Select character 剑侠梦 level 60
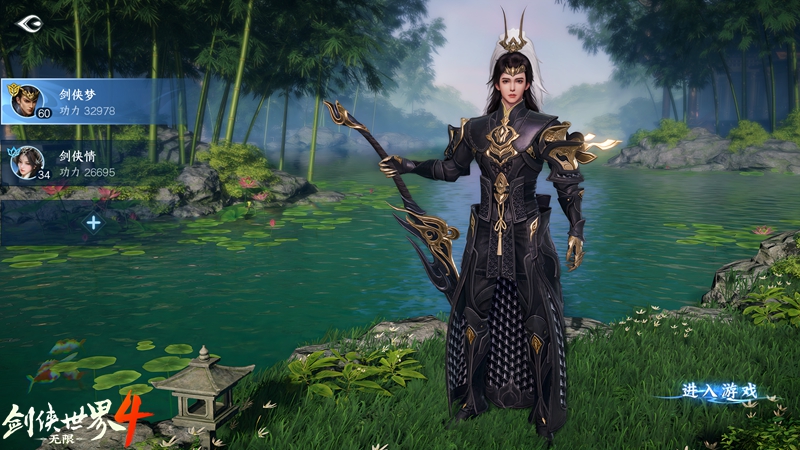Viewport: 800px width, 450px height. (80, 101)
